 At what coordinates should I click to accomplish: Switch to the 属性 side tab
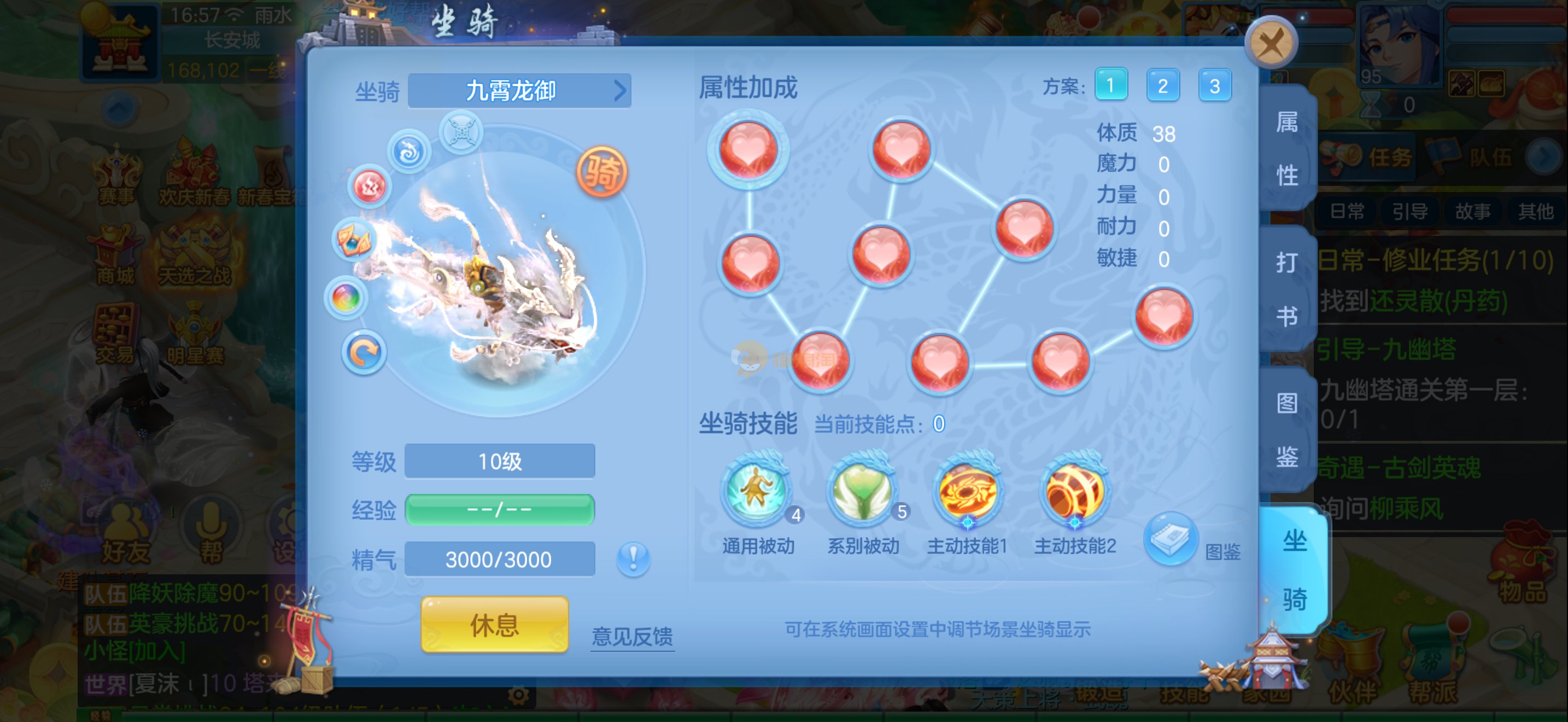pyautogui.click(x=1287, y=149)
